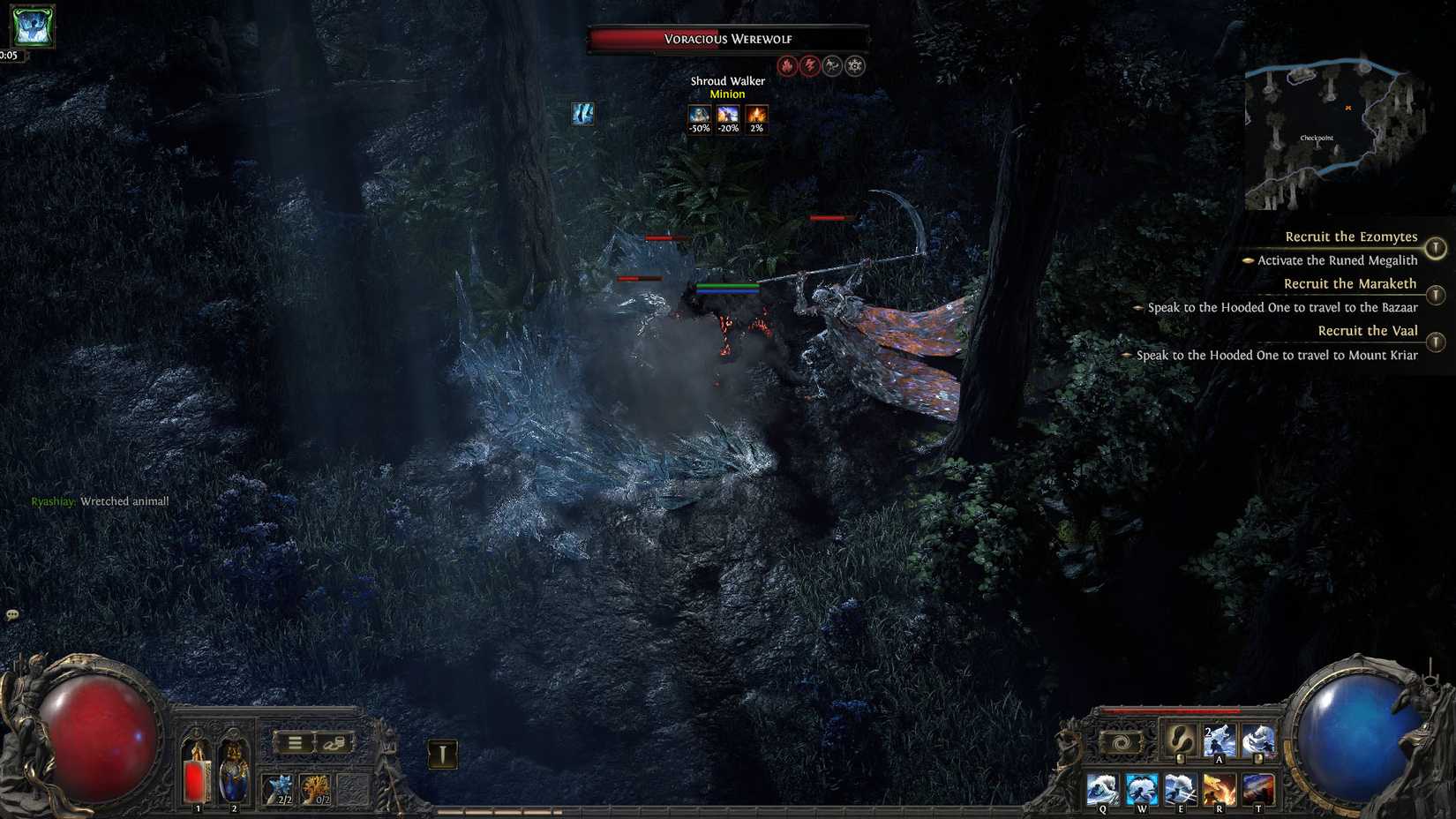
Task: Use the frost skill bound to W
Action: (1142, 787)
